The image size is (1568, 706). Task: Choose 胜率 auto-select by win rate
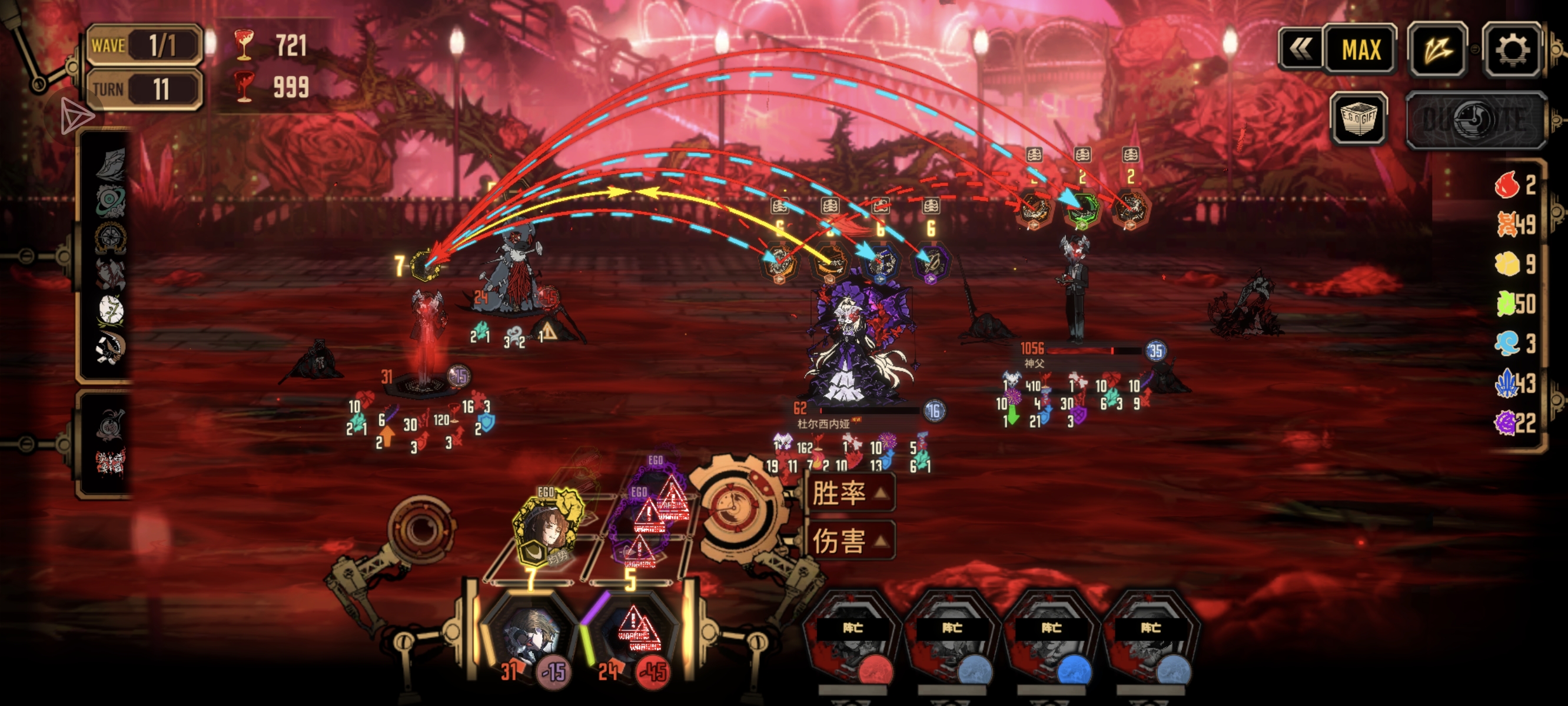click(850, 493)
